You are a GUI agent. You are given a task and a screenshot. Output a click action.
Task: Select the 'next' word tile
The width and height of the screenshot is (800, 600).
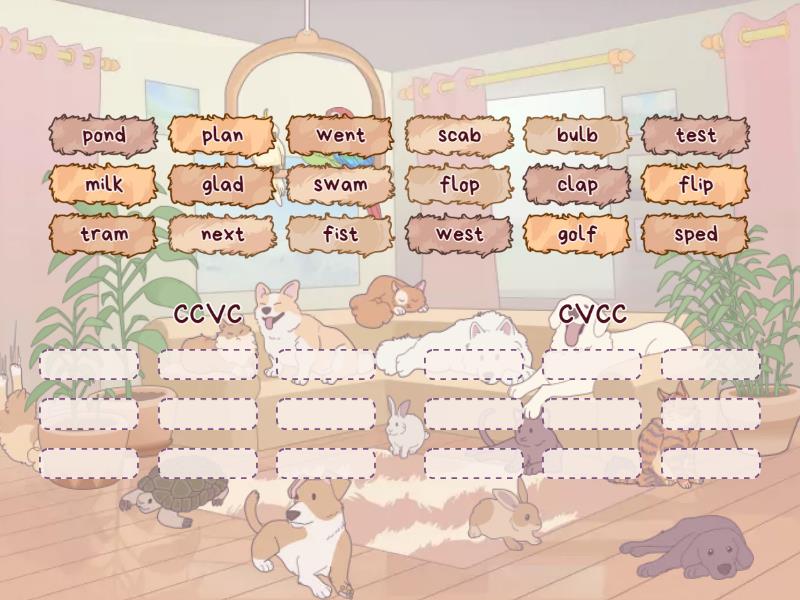click(x=222, y=235)
